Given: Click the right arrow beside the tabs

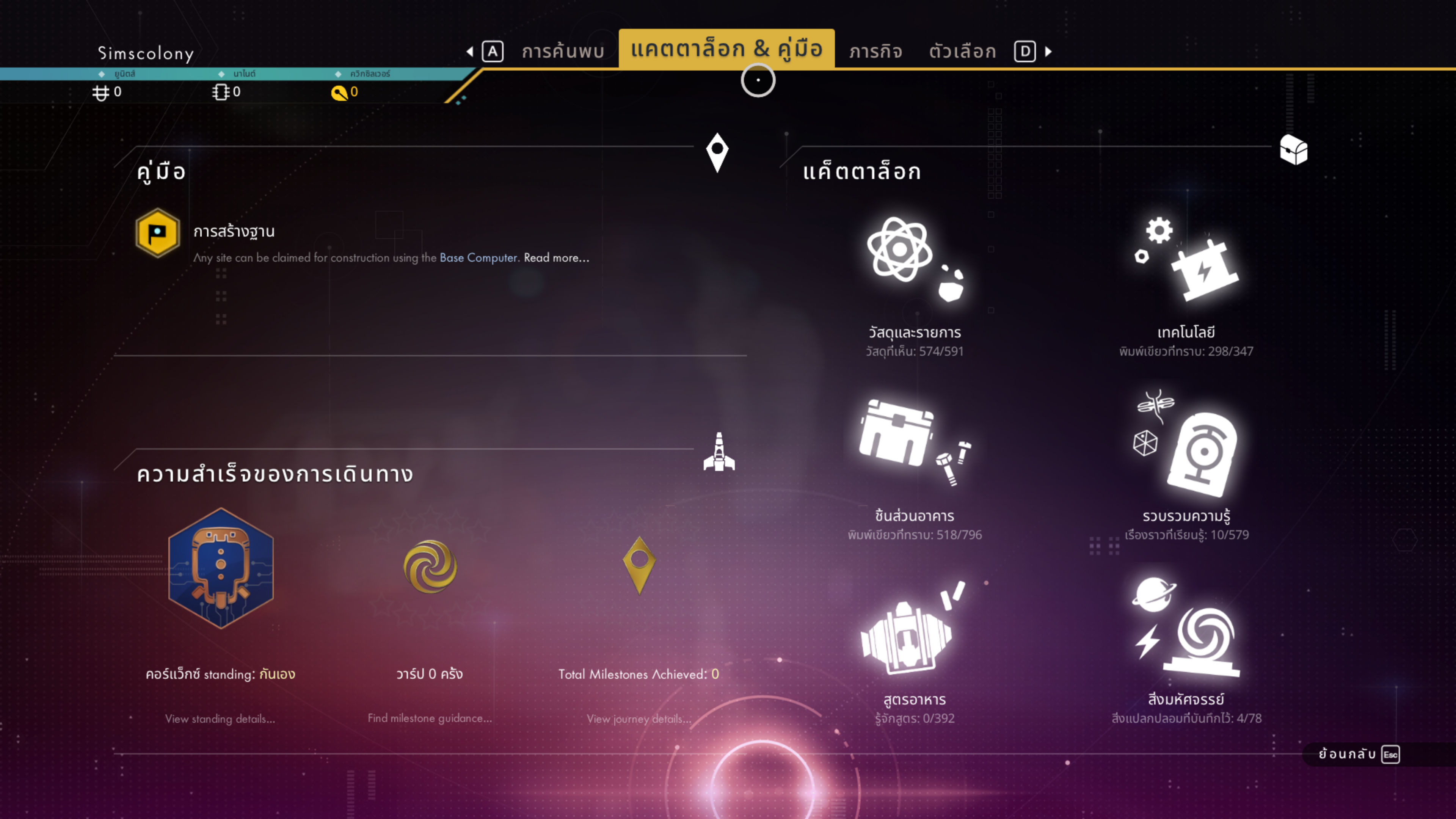Looking at the screenshot, I should tap(1048, 52).
